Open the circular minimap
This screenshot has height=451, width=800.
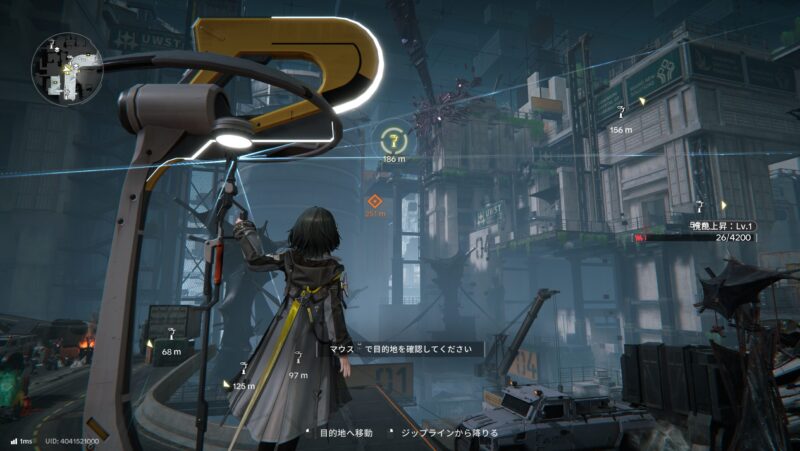[66, 68]
